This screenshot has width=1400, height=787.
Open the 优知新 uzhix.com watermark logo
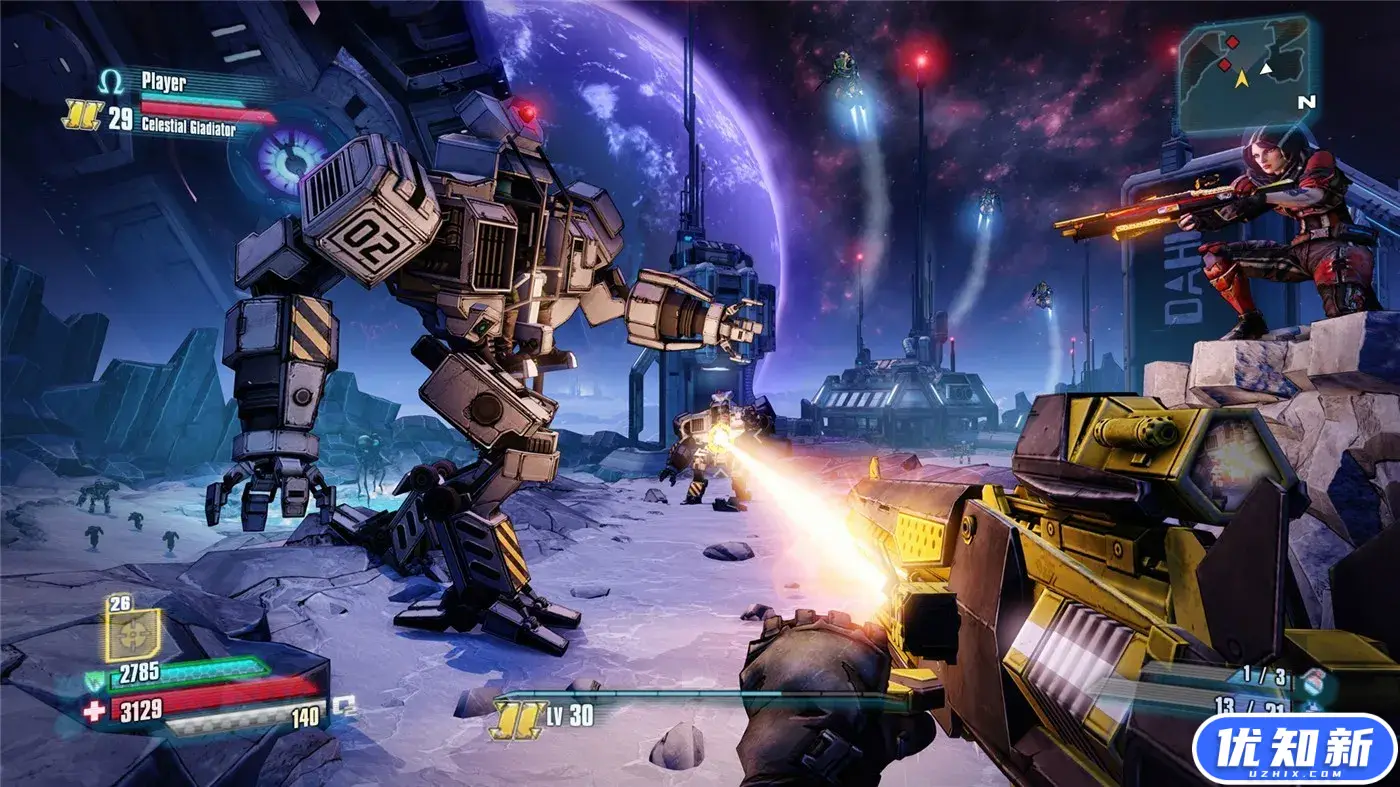(x=1294, y=748)
